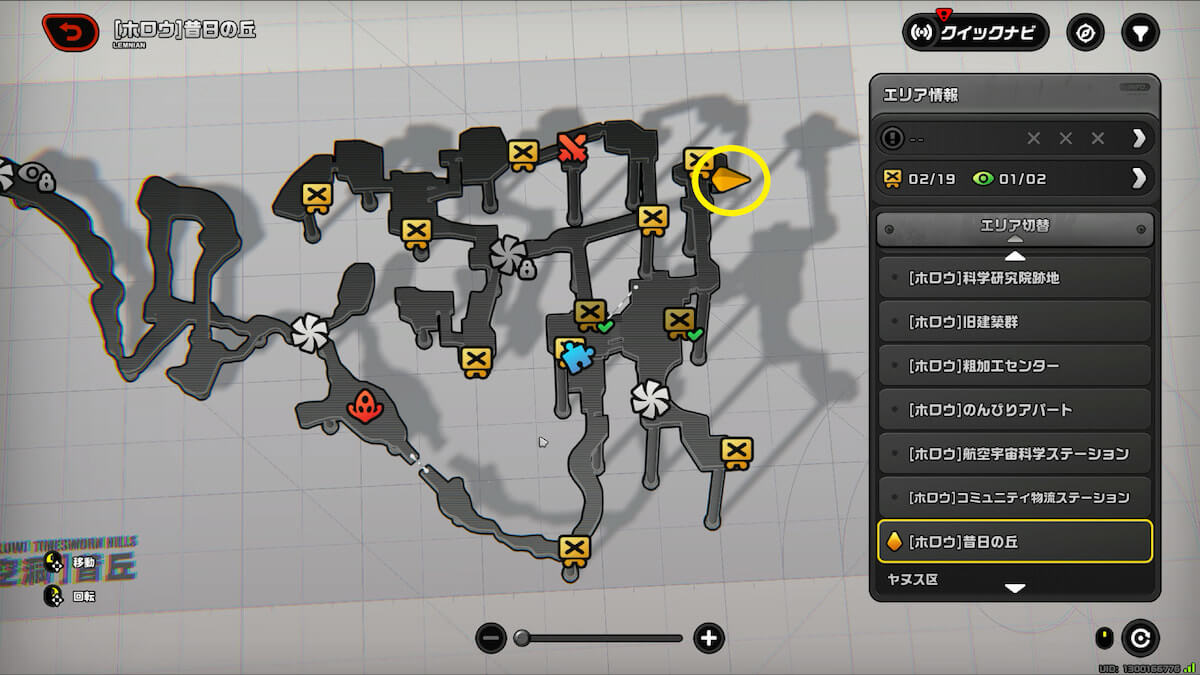The image size is (1200, 675).
Task: Select the red crossed-swords map marker
Action: [572, 148]
